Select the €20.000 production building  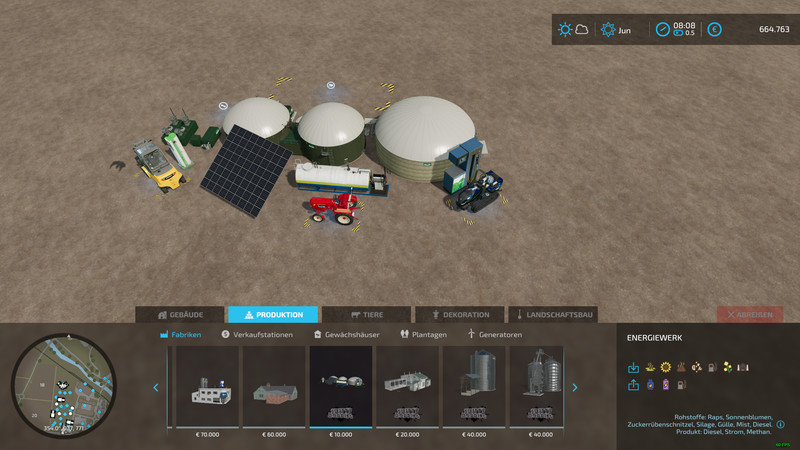coord(408,387)
